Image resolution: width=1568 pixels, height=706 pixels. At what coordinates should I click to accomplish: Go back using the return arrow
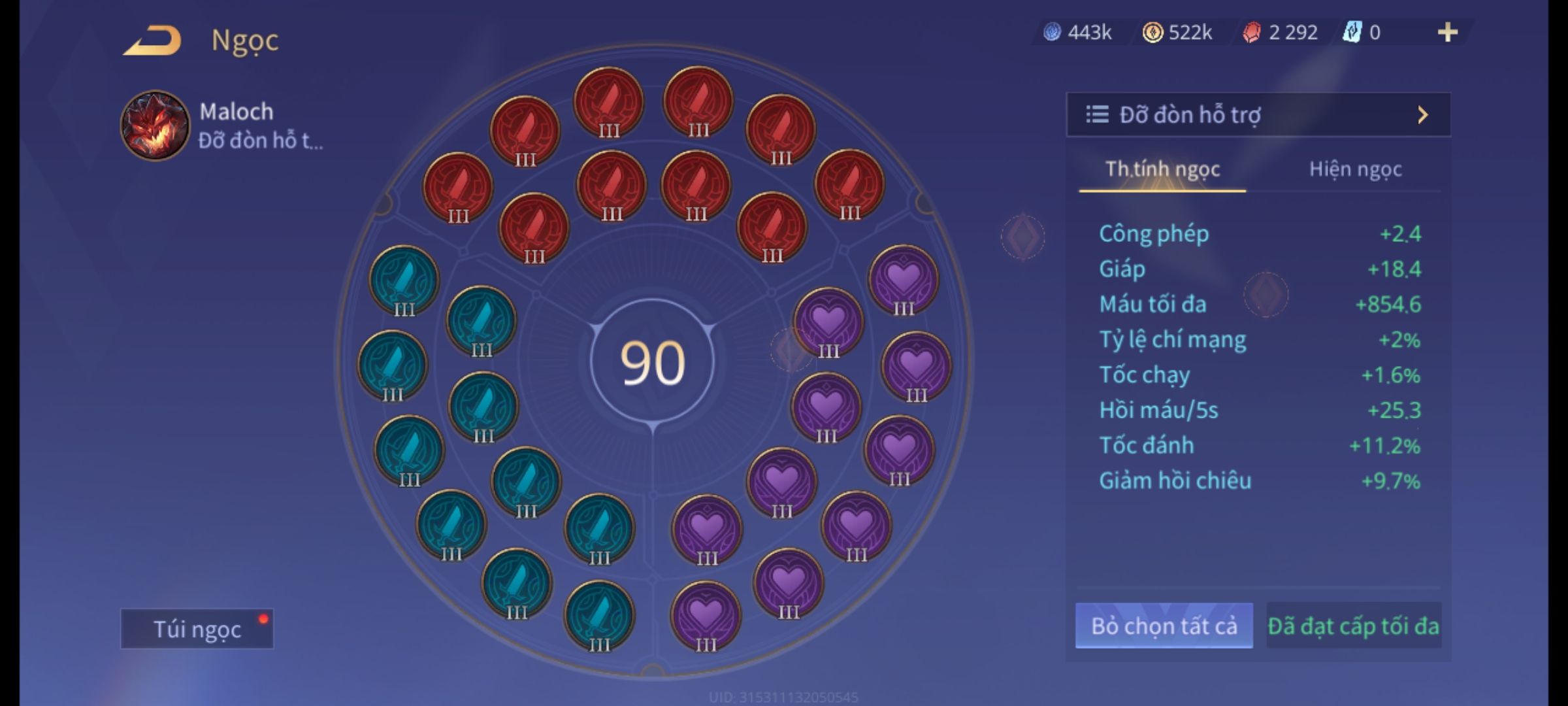point(152,41)
